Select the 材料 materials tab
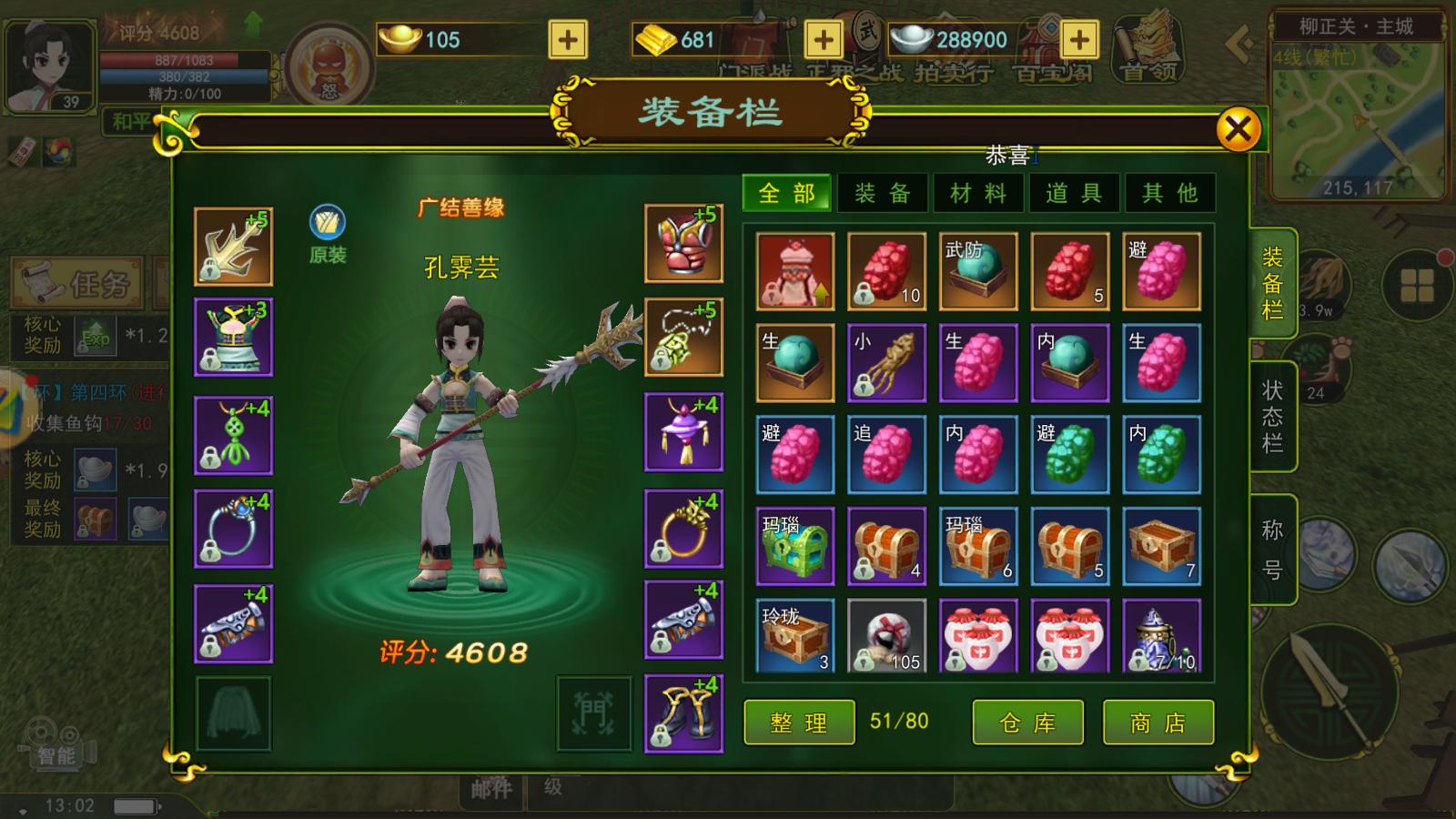The height and width of the screenshot is (819, 1456). coord(977,193)
